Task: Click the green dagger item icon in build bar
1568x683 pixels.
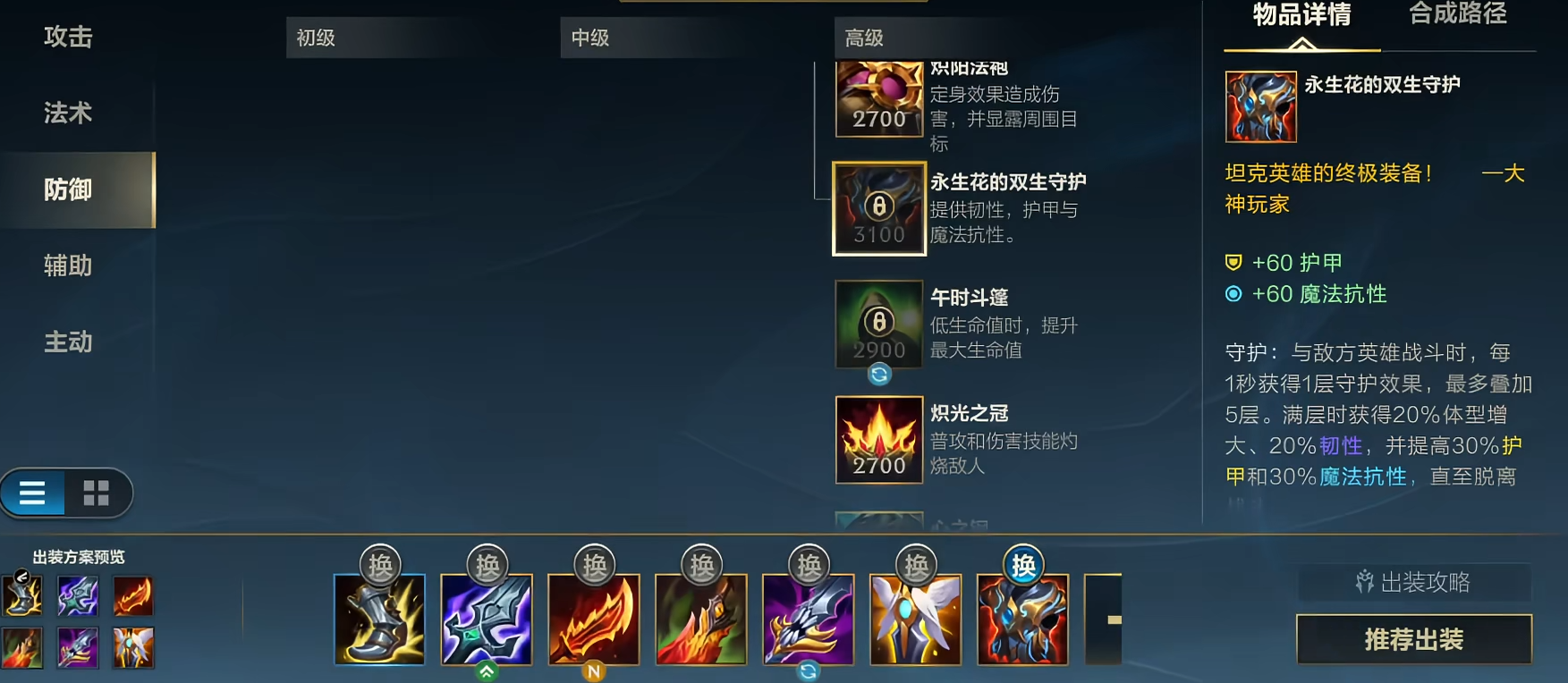Action: point(487,620)
